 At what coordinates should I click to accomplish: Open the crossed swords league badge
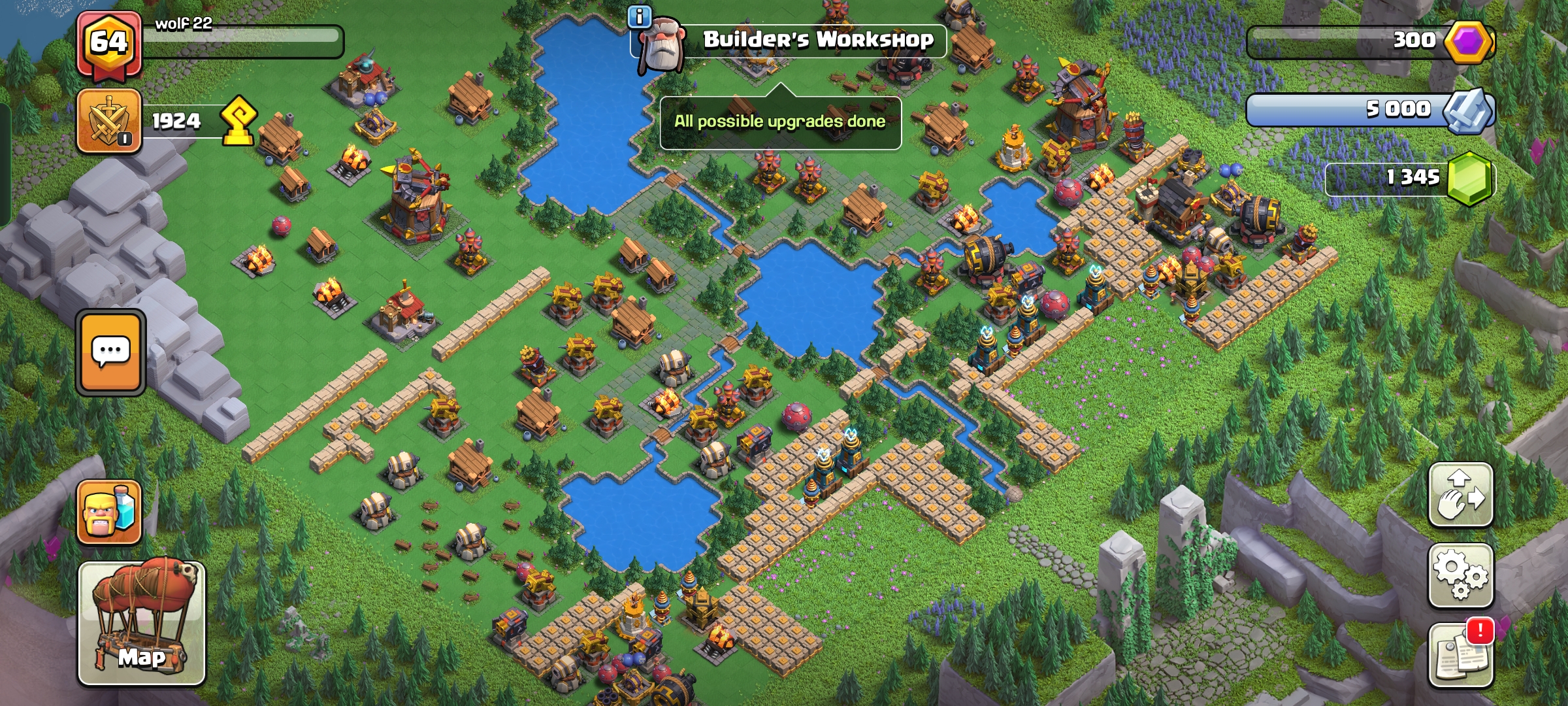point(109,121)
